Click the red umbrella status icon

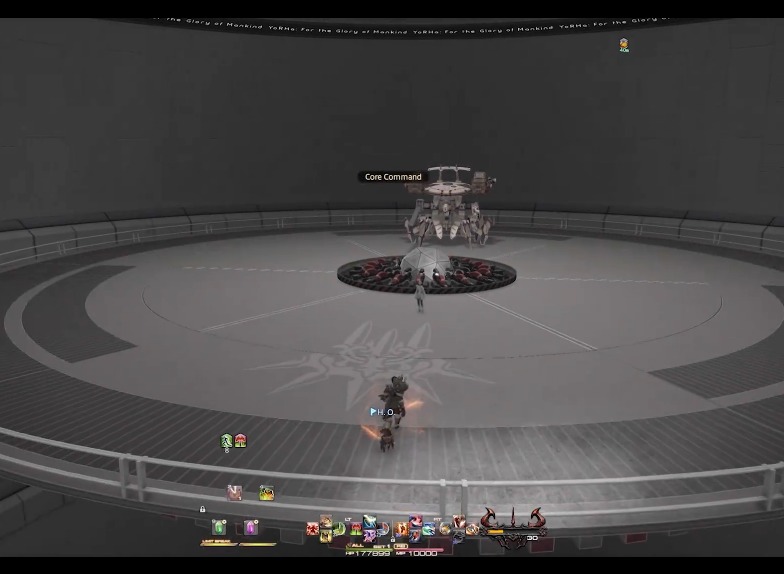point(240,440)
